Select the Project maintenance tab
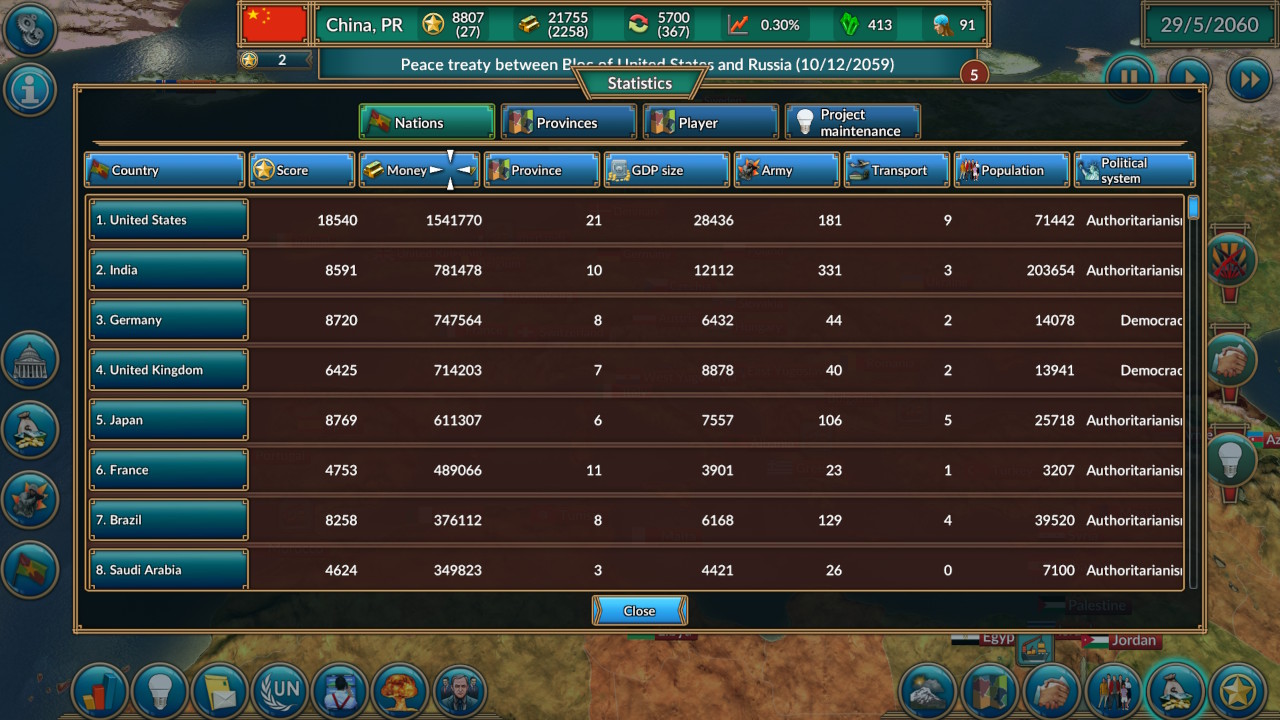 tap(854, 121)
